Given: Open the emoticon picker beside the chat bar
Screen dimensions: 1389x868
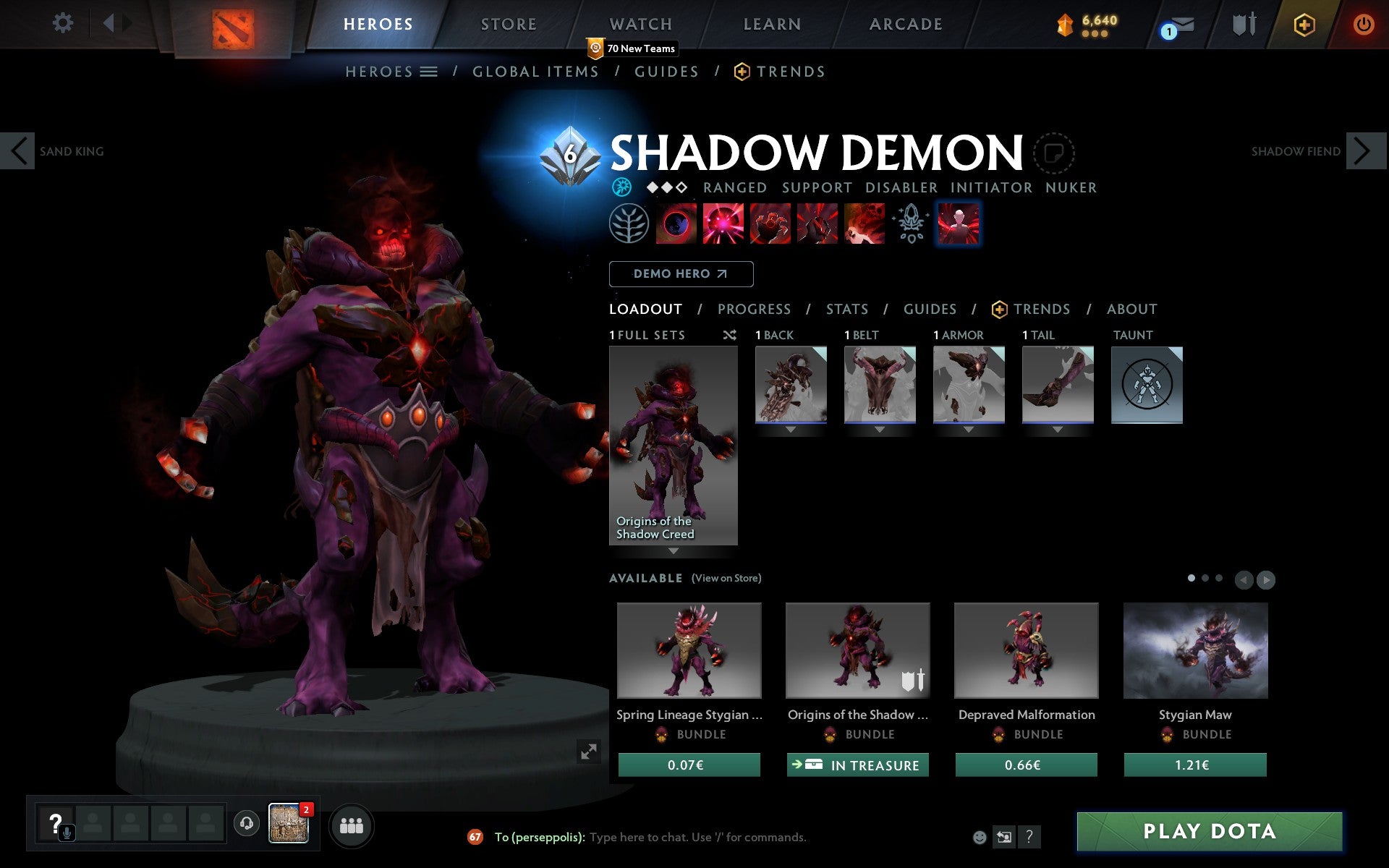Looking at the screenshot, I should pyautogui.click(x=981, y=838).
